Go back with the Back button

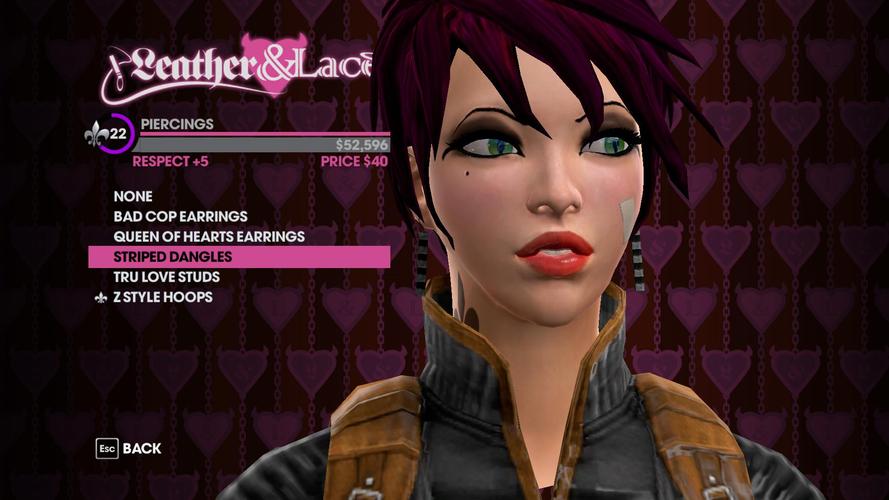[129, 449]
